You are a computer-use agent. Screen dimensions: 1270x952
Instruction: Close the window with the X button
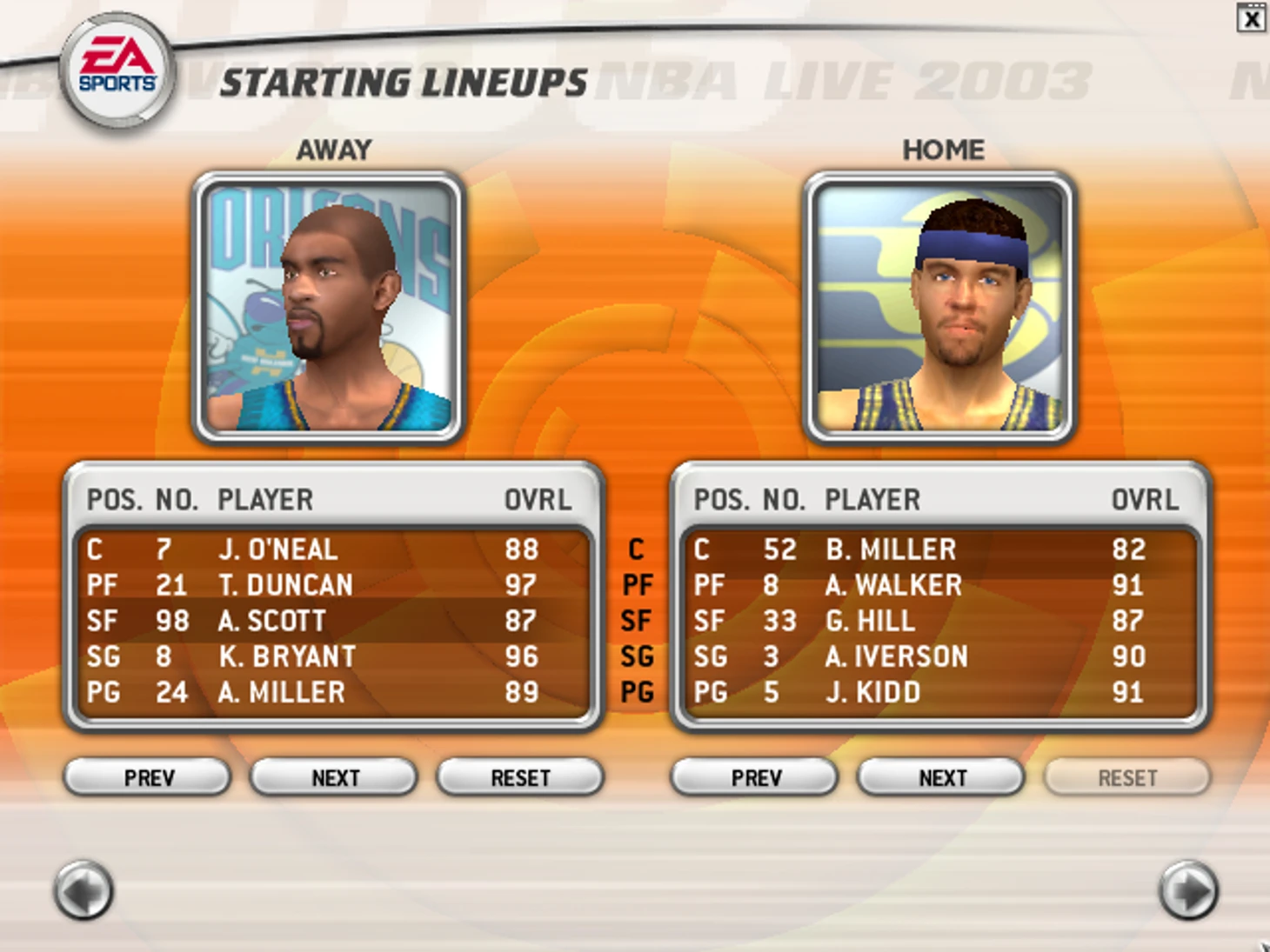(1251, 18)
